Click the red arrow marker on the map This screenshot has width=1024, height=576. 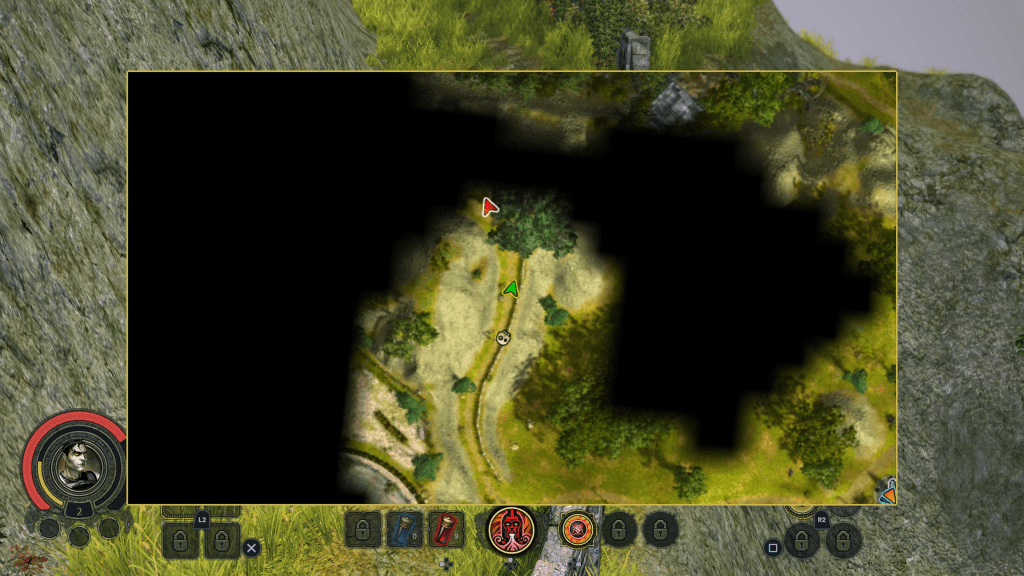pos(489,207)
